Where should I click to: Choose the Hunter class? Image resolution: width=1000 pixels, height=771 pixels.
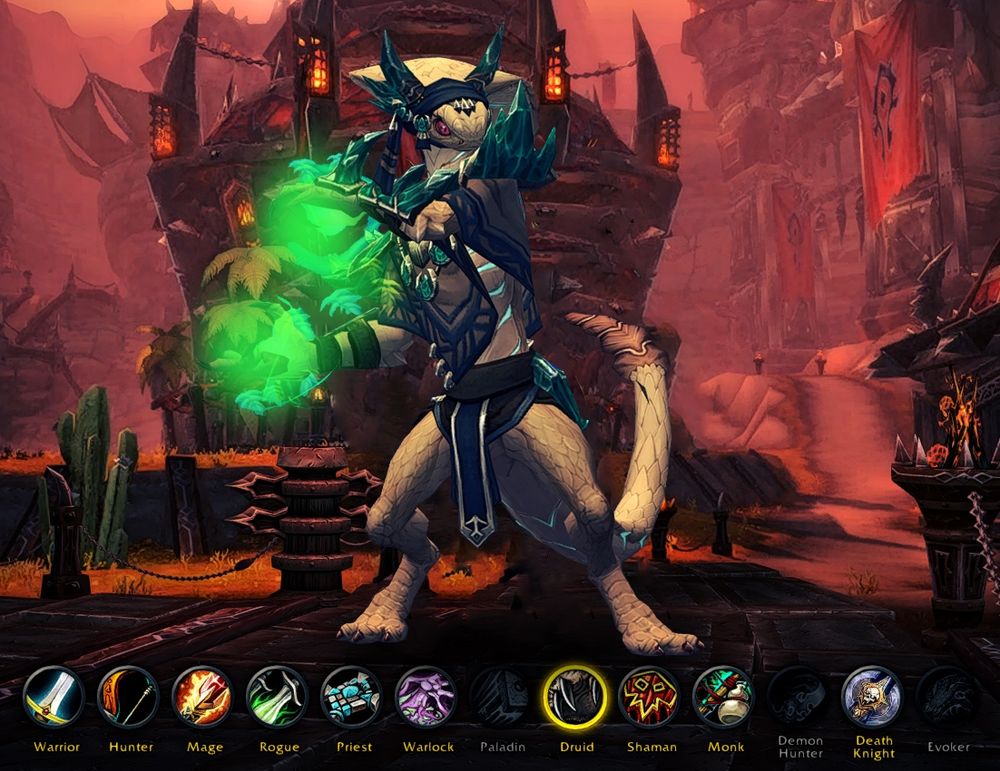coord(128,696)
